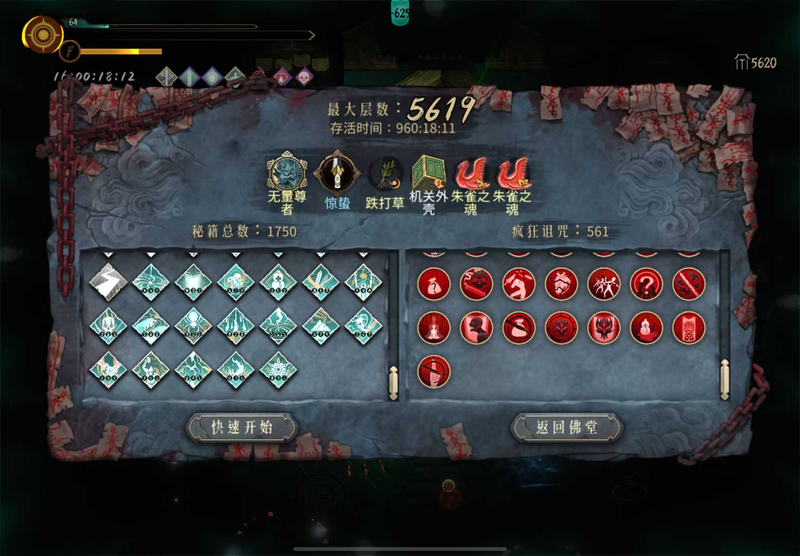The height and width of the screenshot is (556, 800).
Task: Return to the shrine via 返回佛堂
Action: click(x=567, y=428)
